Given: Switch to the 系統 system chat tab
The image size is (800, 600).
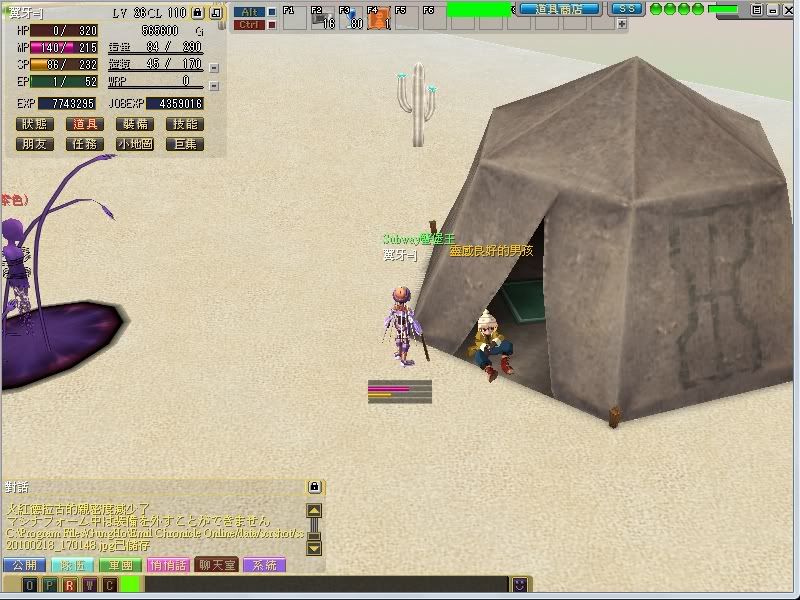Looking at the screenshot, I should click(264, 566).
